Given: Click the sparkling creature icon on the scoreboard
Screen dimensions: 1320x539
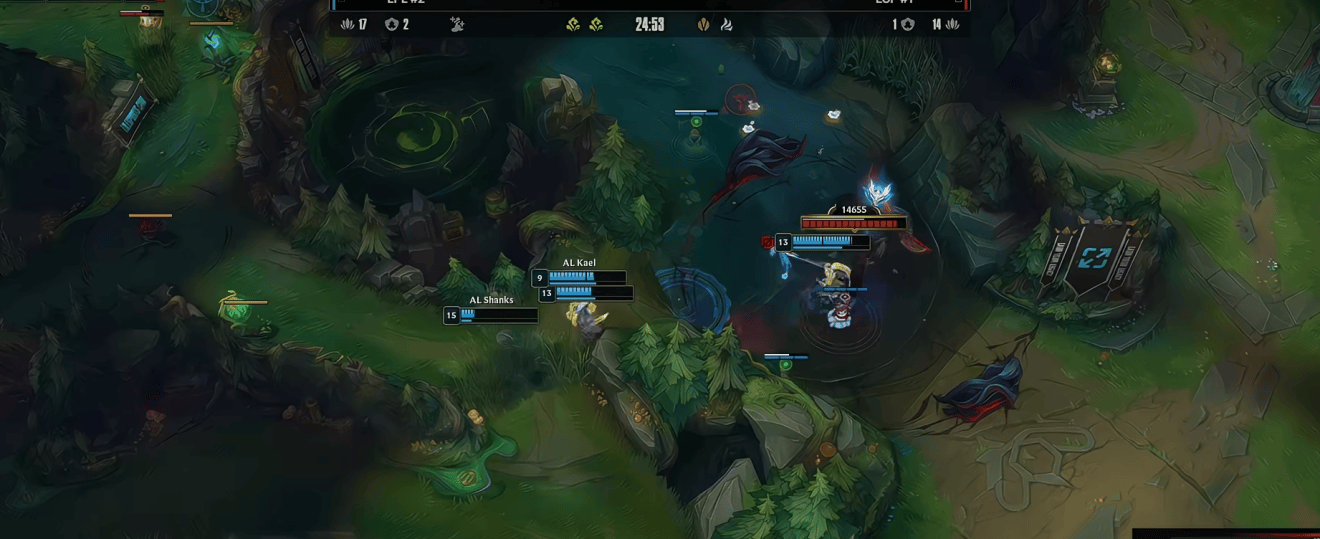Looking at the screenshot, I should point(457,24).
